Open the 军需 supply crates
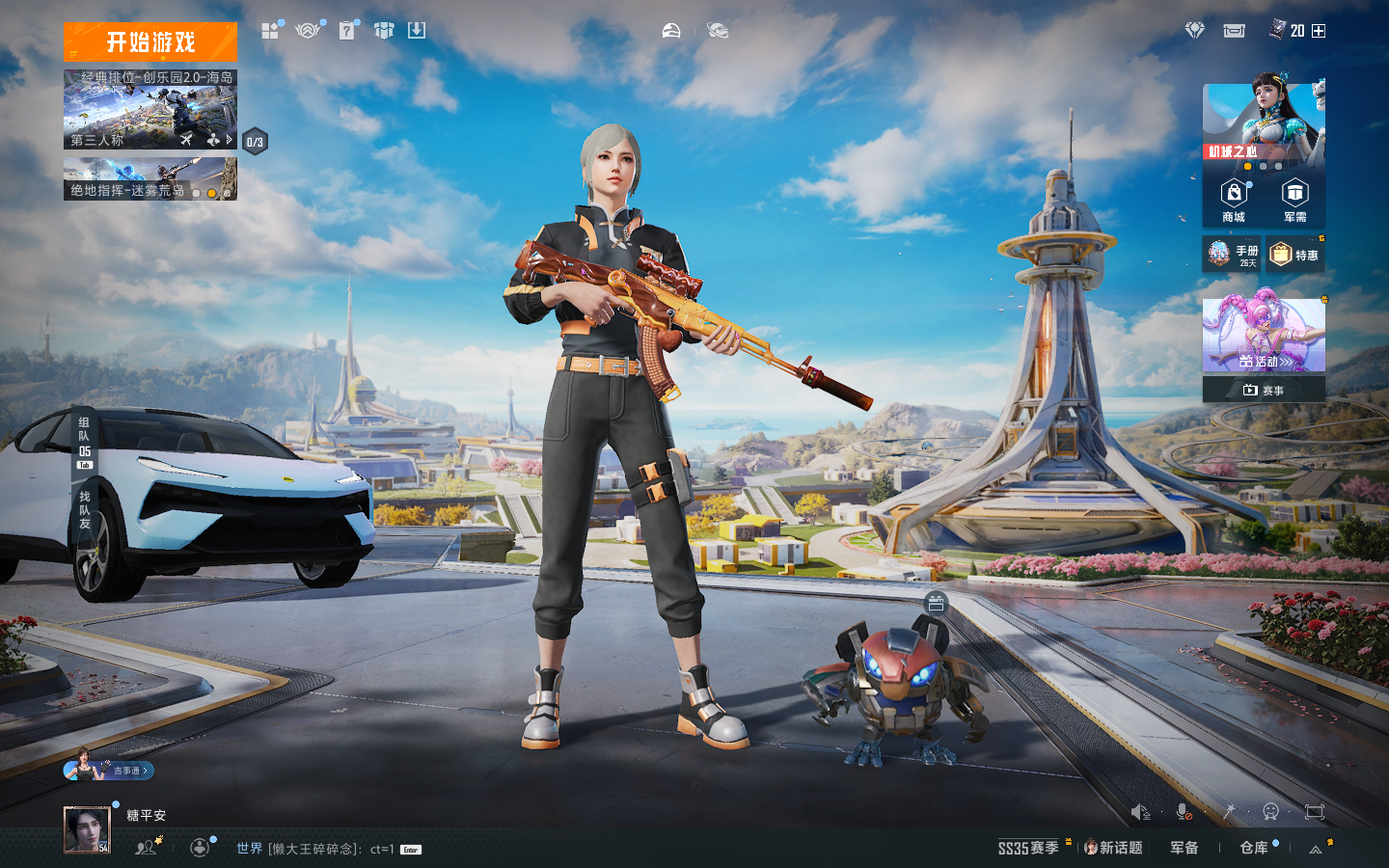The height and width of the screenshot is (868, 1389). coord(1294,201)
